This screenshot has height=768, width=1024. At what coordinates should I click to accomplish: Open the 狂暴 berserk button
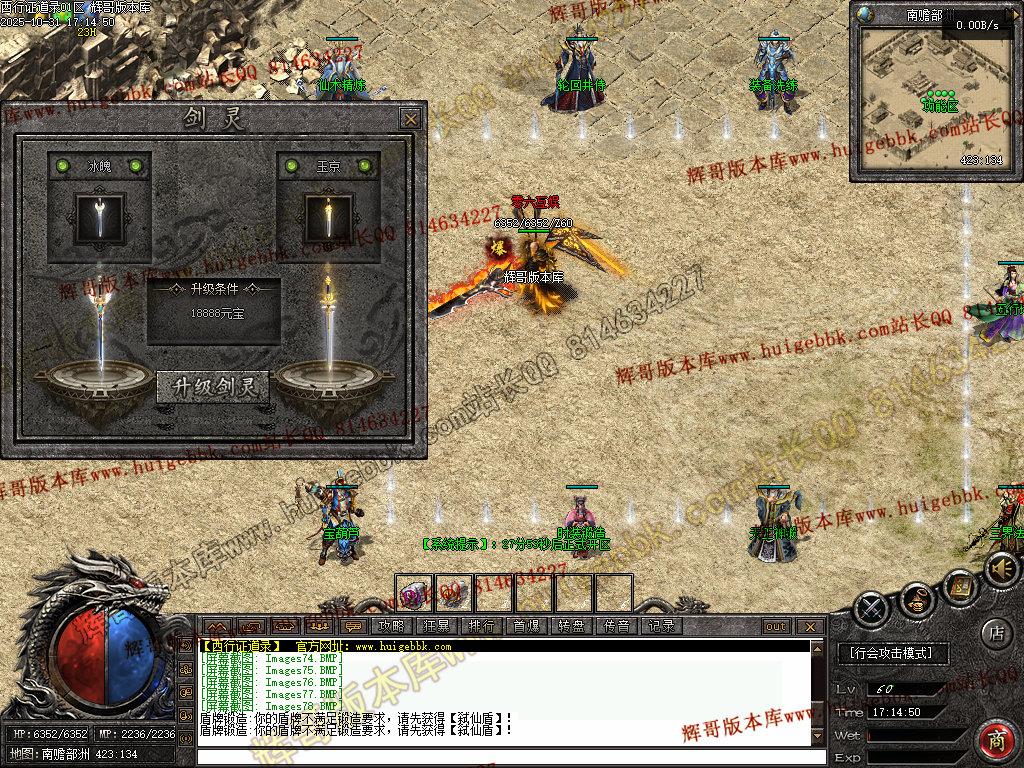coord(436,626)
